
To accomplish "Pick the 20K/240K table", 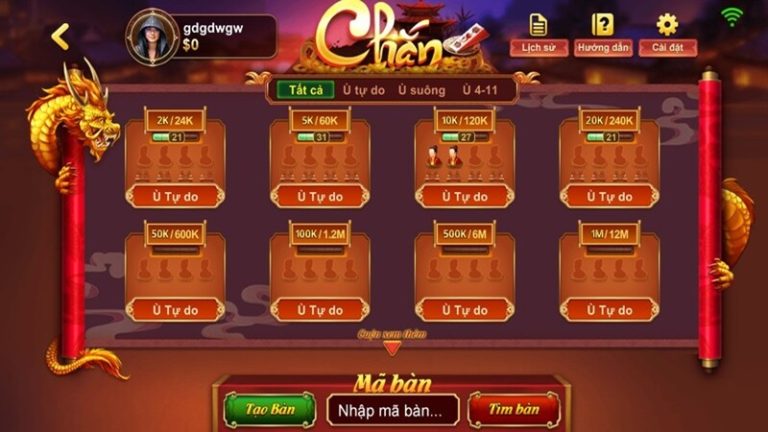I will click(609, 160).
